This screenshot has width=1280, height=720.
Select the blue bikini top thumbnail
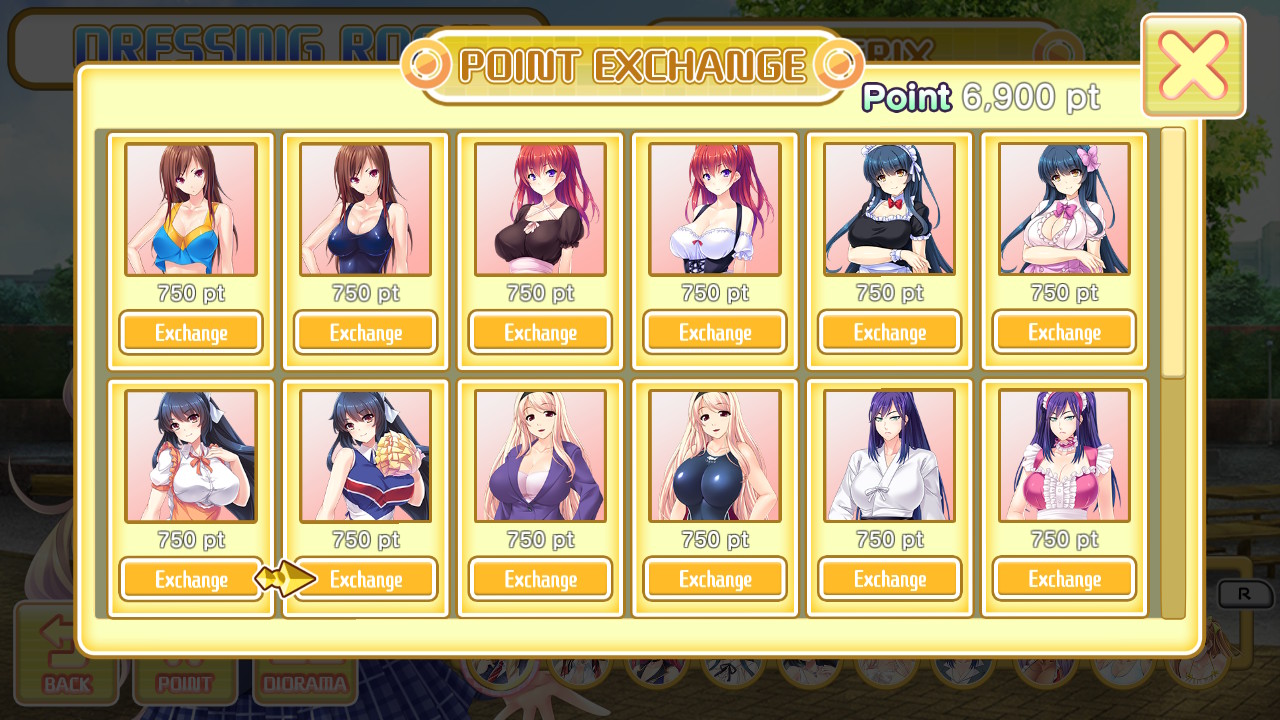click(190, 209)
